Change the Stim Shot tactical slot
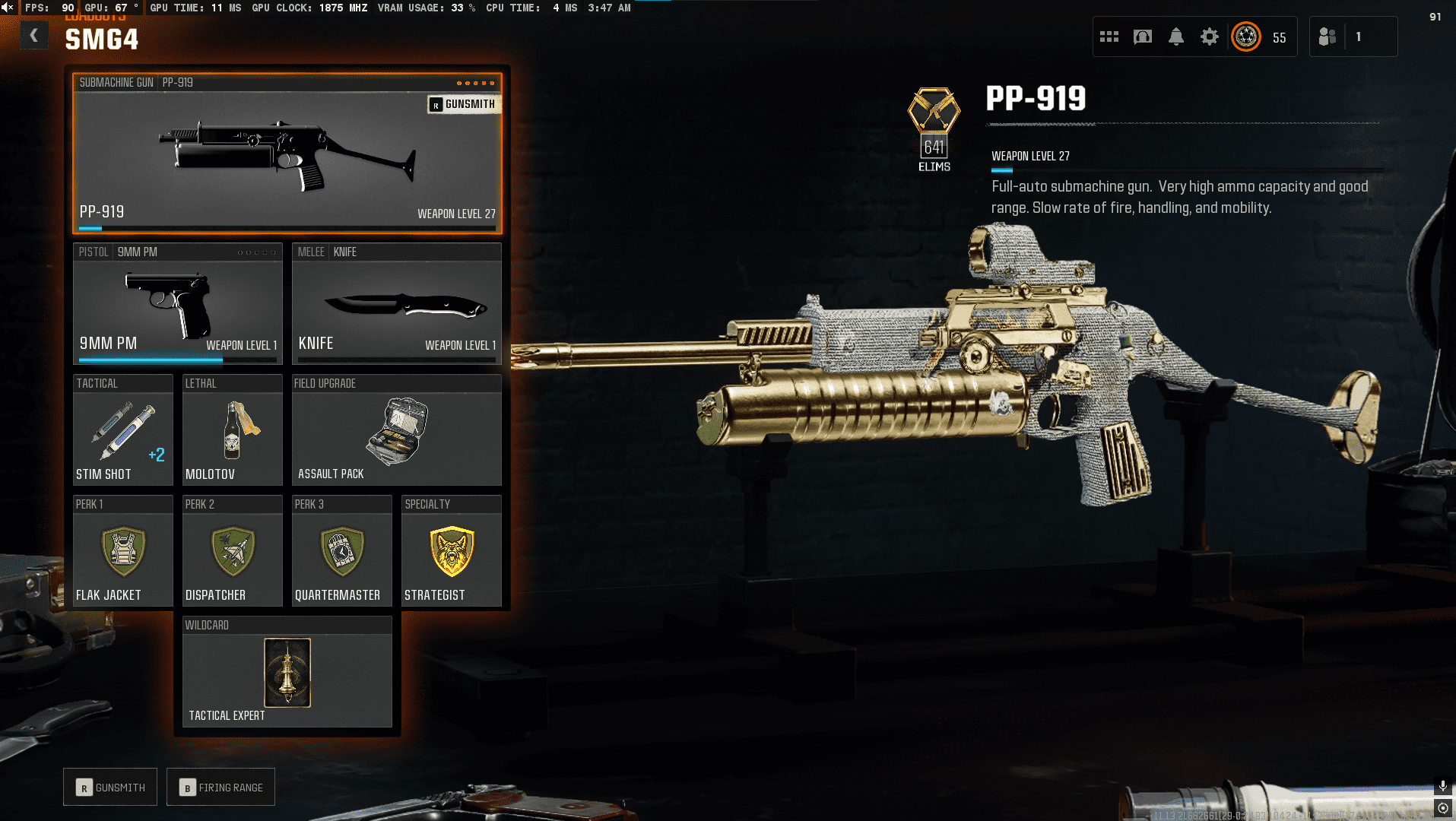 tap(122, 430)
